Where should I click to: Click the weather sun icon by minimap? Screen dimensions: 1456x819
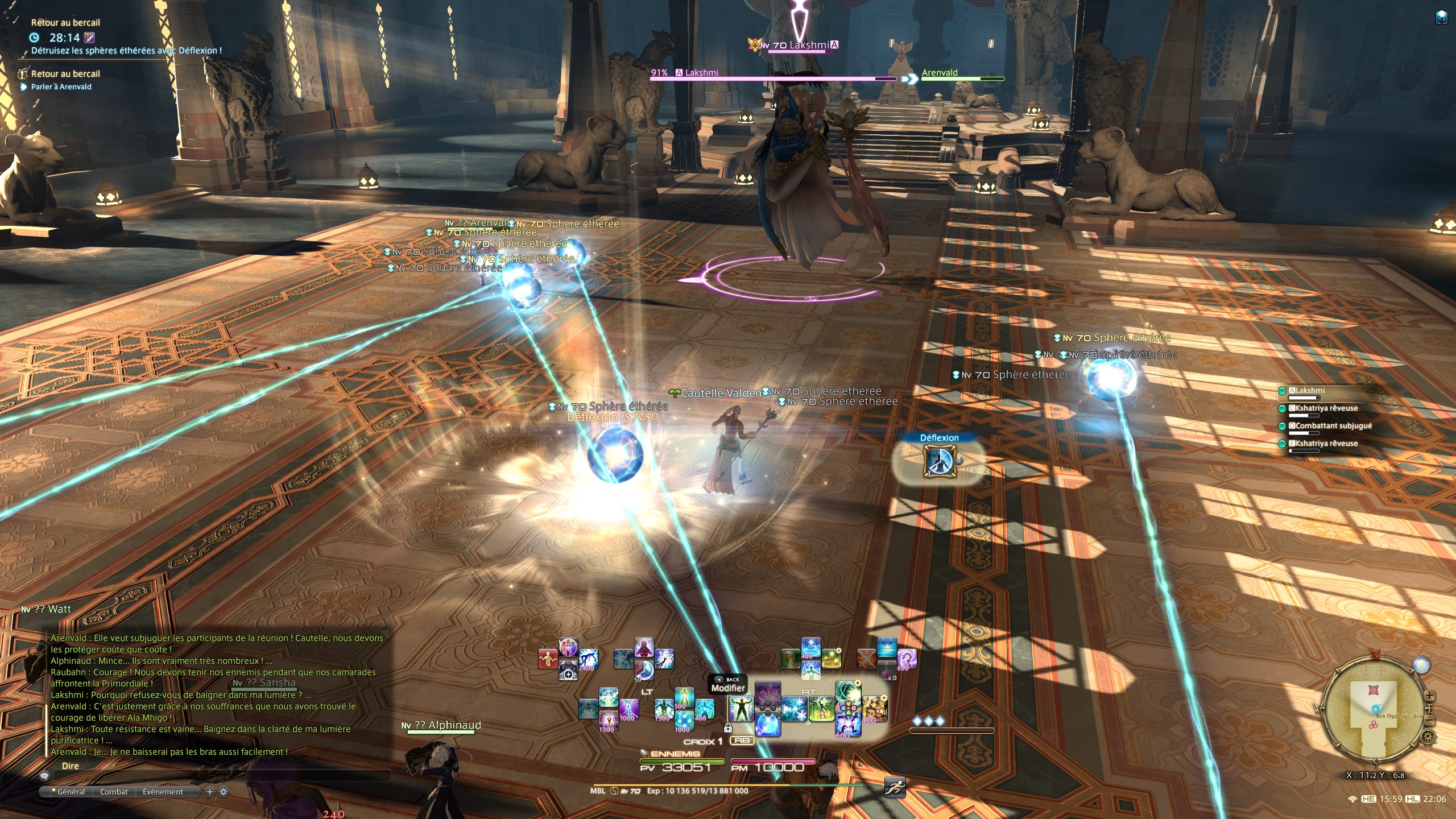[x=1421, y=665]
